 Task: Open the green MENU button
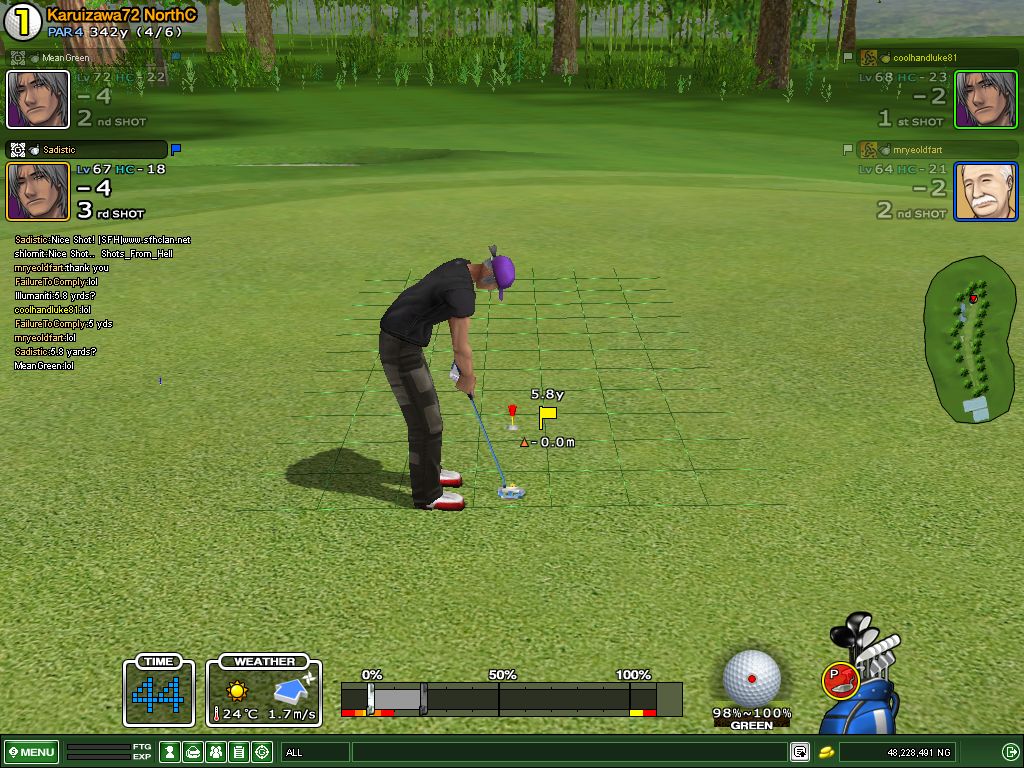32,752
